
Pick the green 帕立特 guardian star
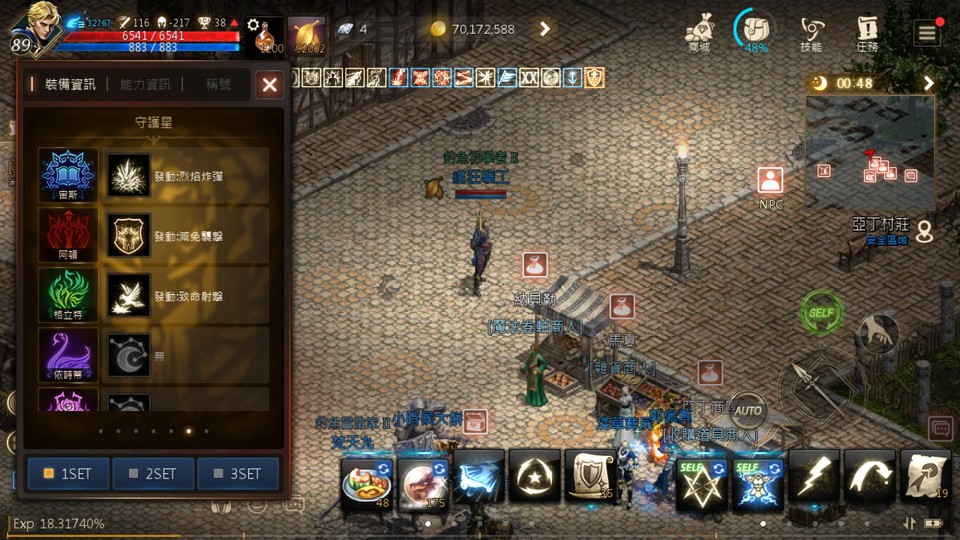(68, 294)
